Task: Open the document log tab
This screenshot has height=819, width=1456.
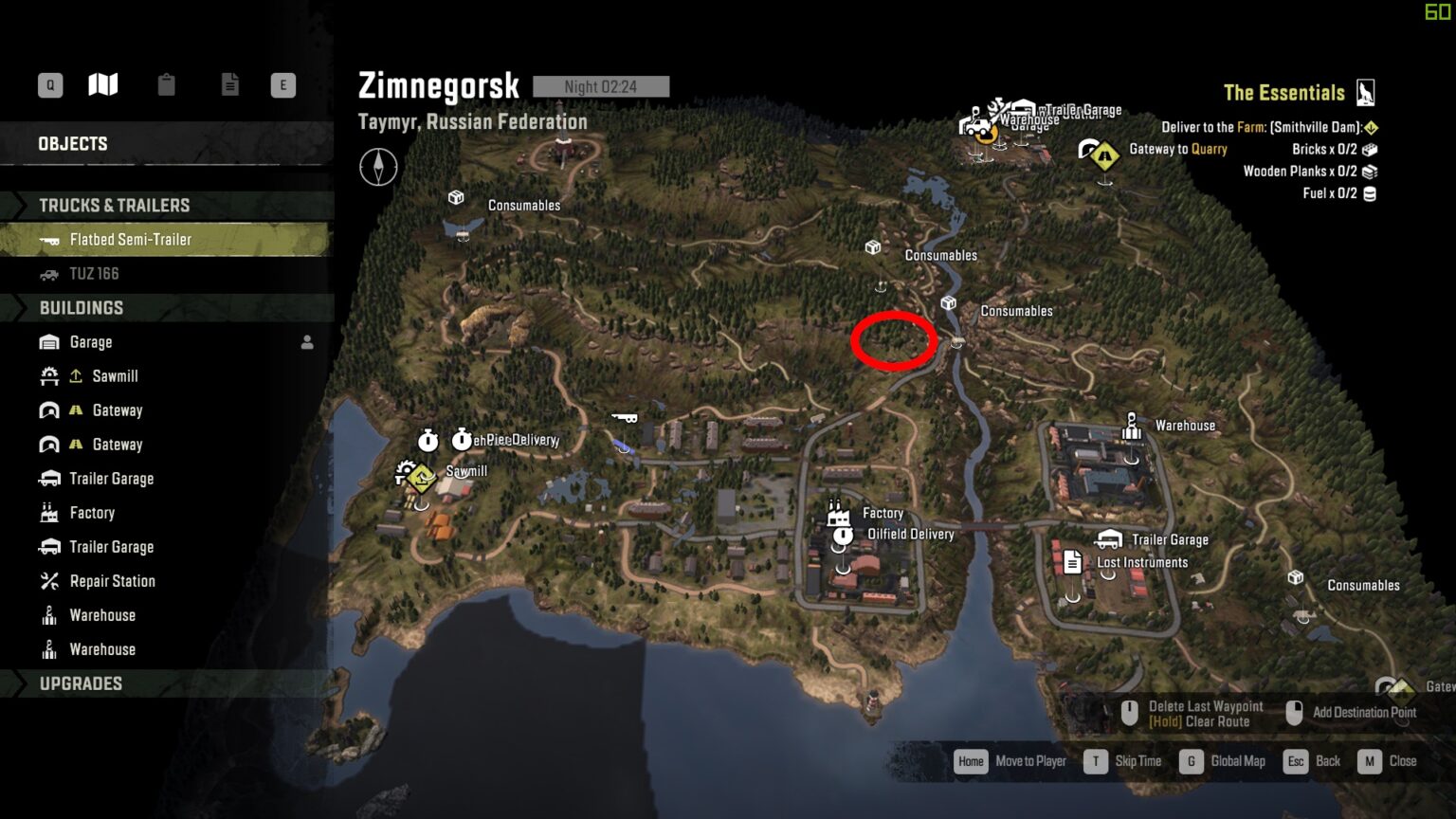Action: tap(229, 85)
